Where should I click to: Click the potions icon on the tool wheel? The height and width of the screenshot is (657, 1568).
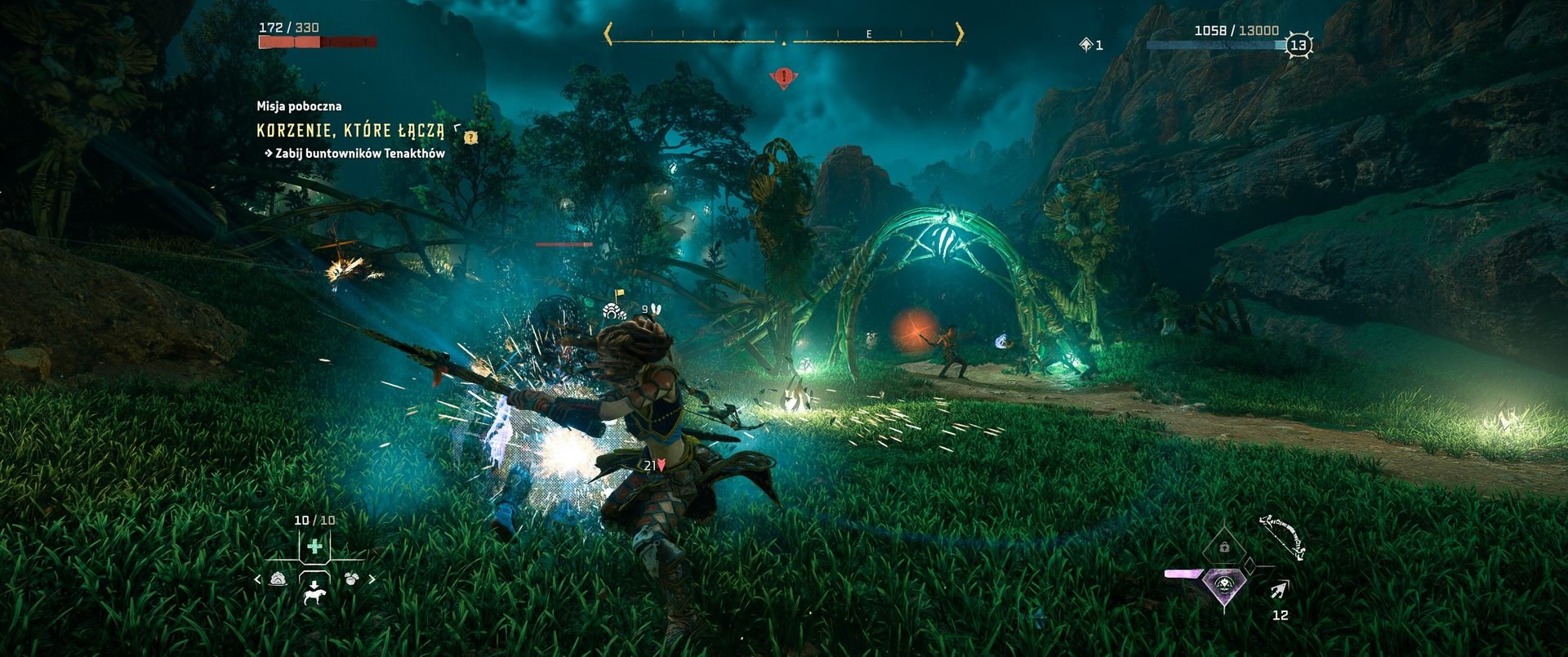[277, 579]
